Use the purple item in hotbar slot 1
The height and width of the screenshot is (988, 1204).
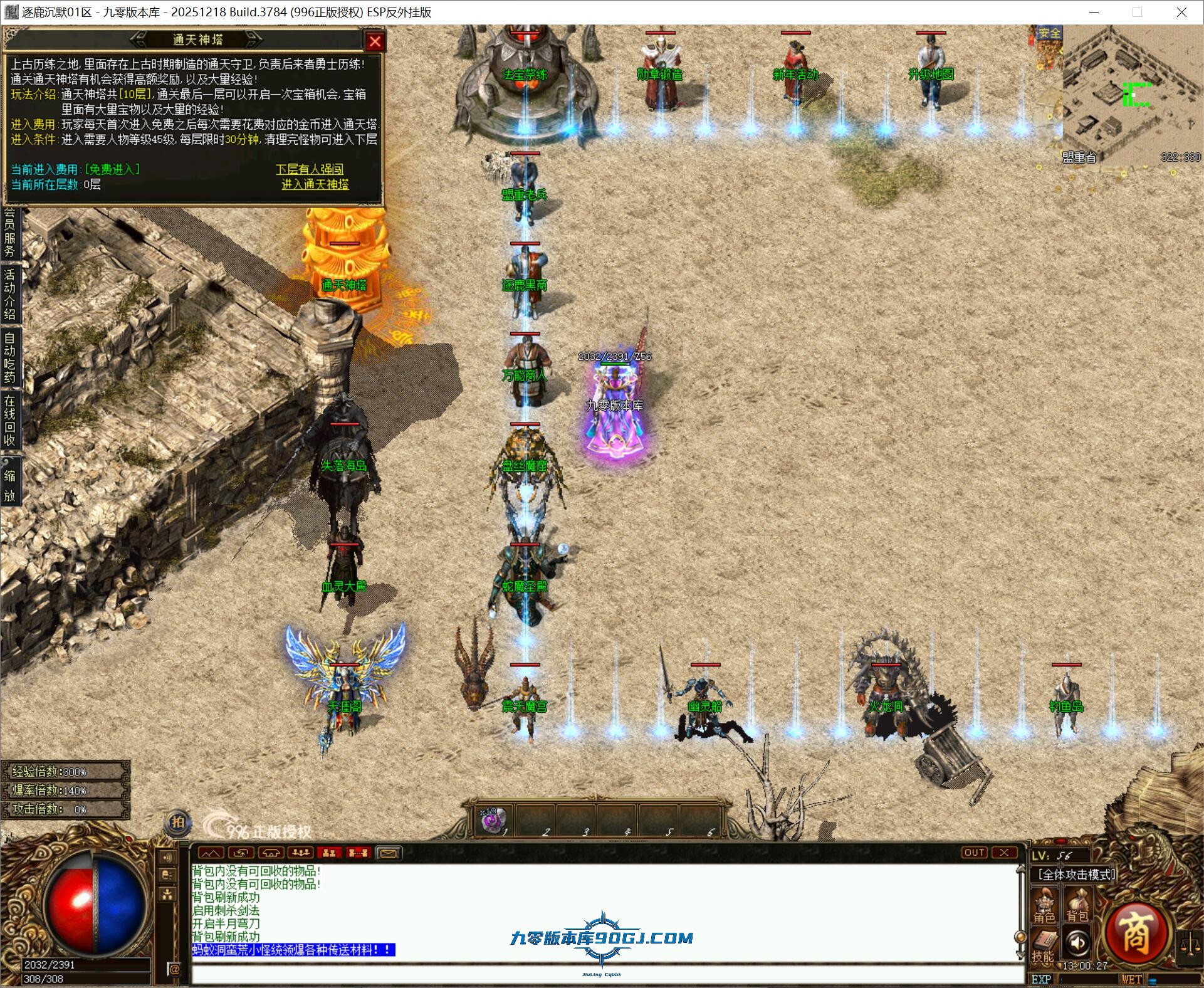click(493, 820)
